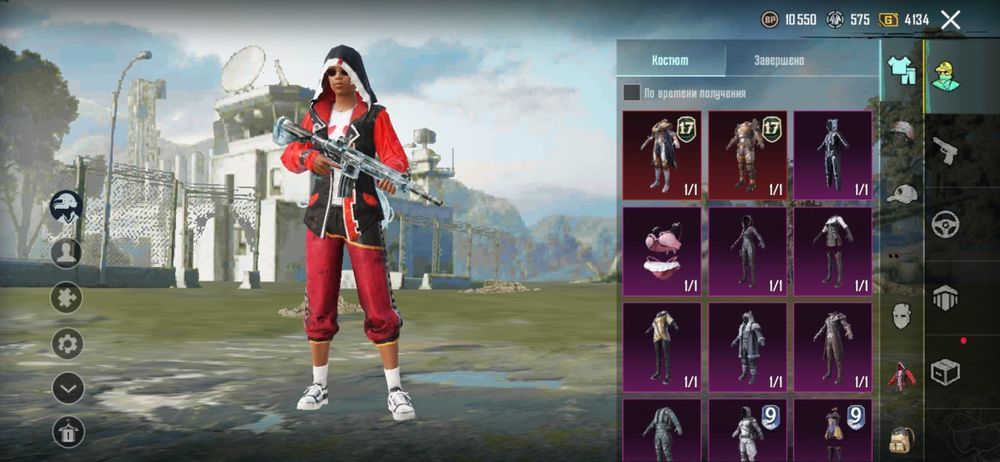Show the cap headwear category
Image resolution: width=1000 pixels, height=462 pixels.
coord(902,194)
